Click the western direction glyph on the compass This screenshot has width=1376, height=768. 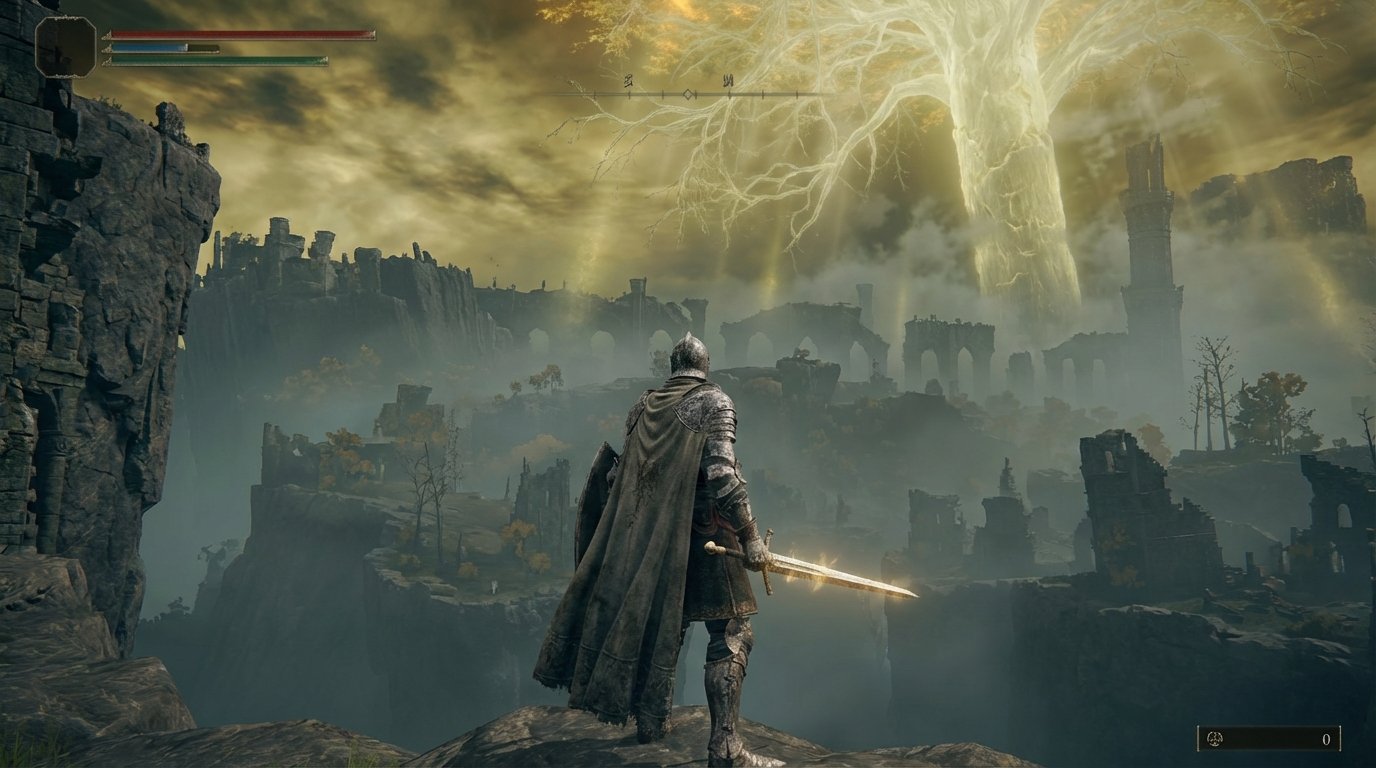(628, 79)
